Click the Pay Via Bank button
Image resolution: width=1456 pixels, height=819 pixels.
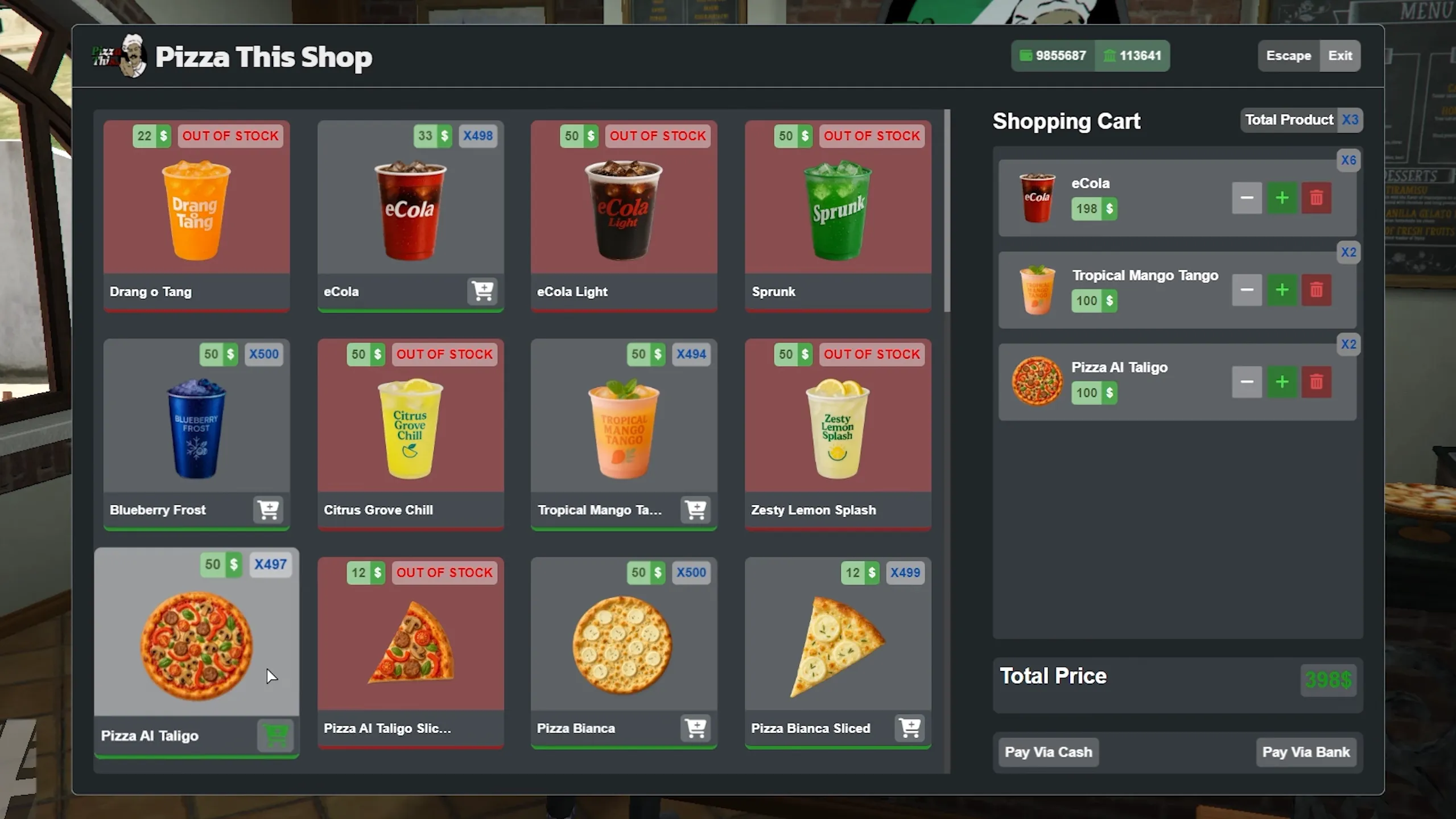(1306, 751)
